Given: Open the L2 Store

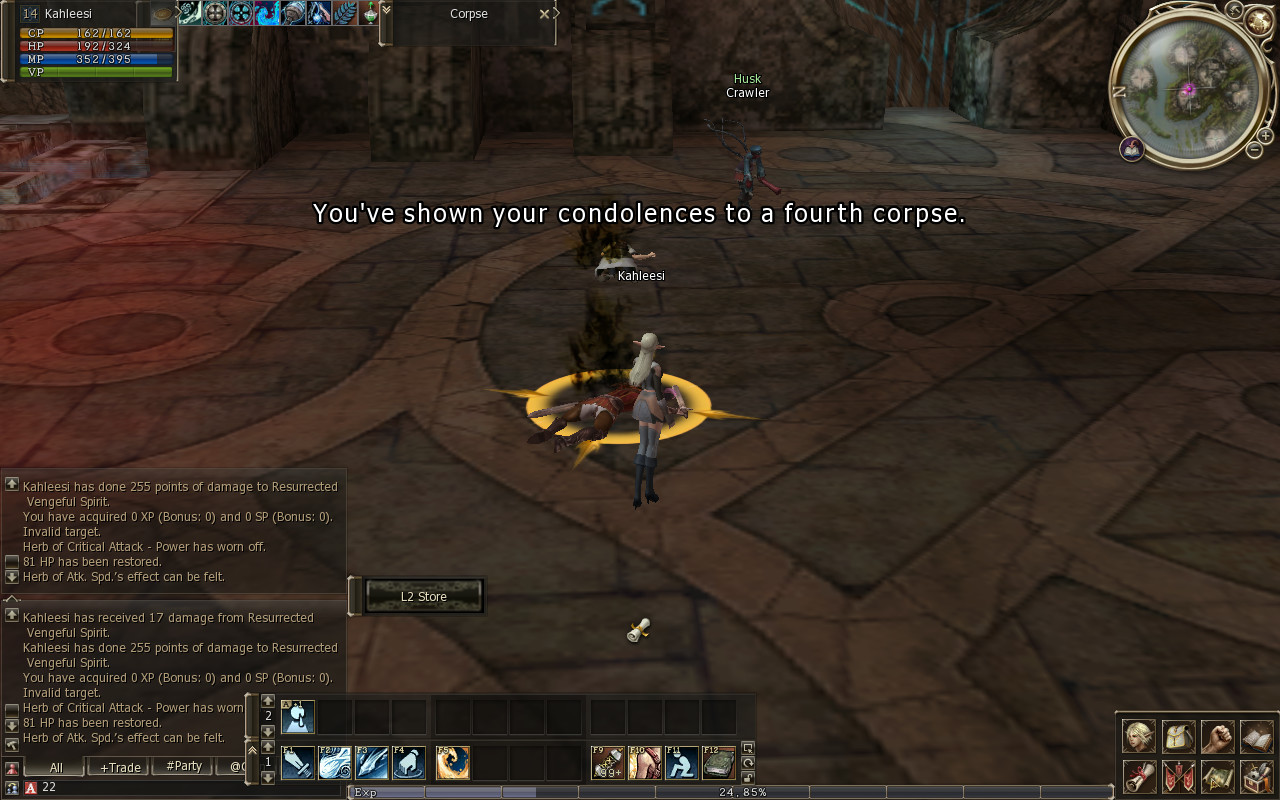Looking at the screenshot, I should click(x=424, y=597).
